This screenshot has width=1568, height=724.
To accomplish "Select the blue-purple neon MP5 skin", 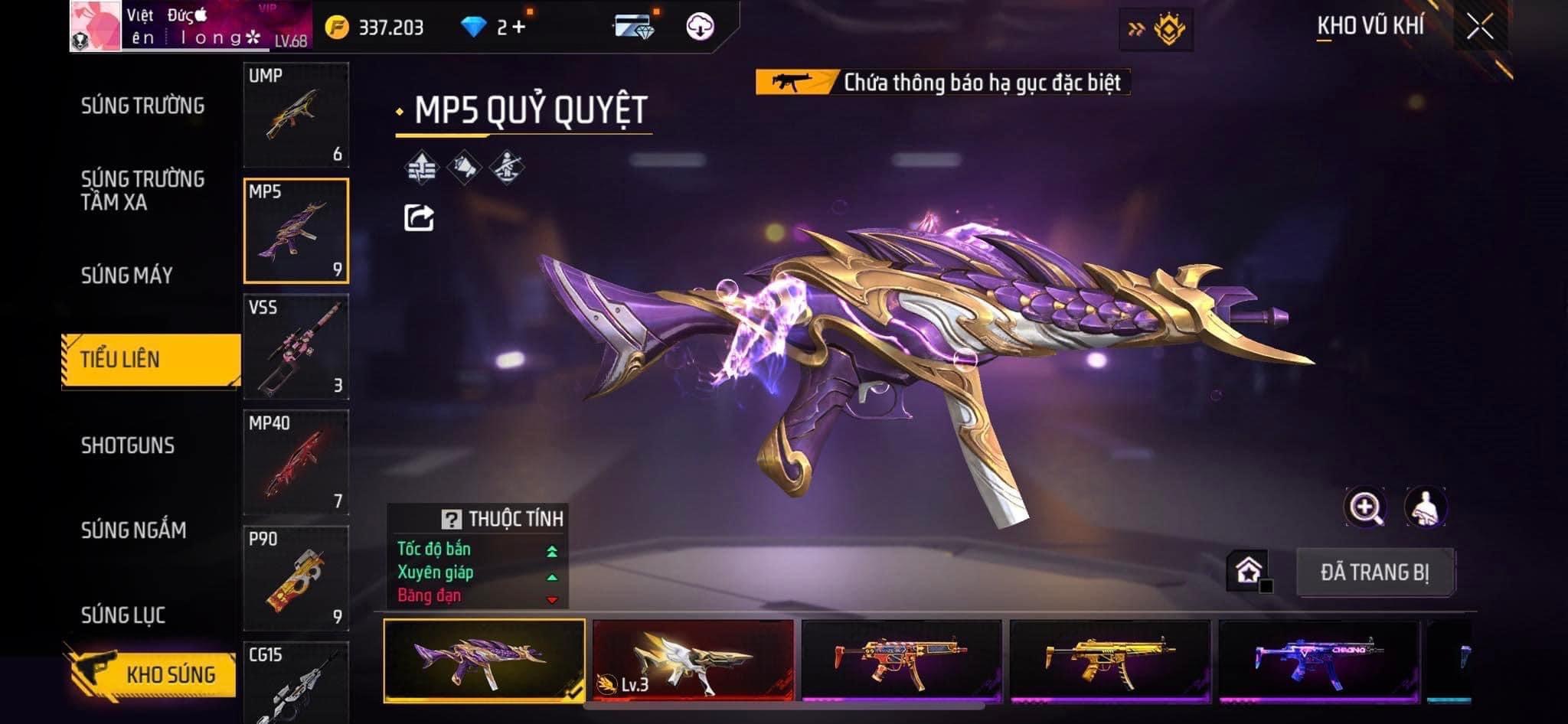I will point(1318,660).
